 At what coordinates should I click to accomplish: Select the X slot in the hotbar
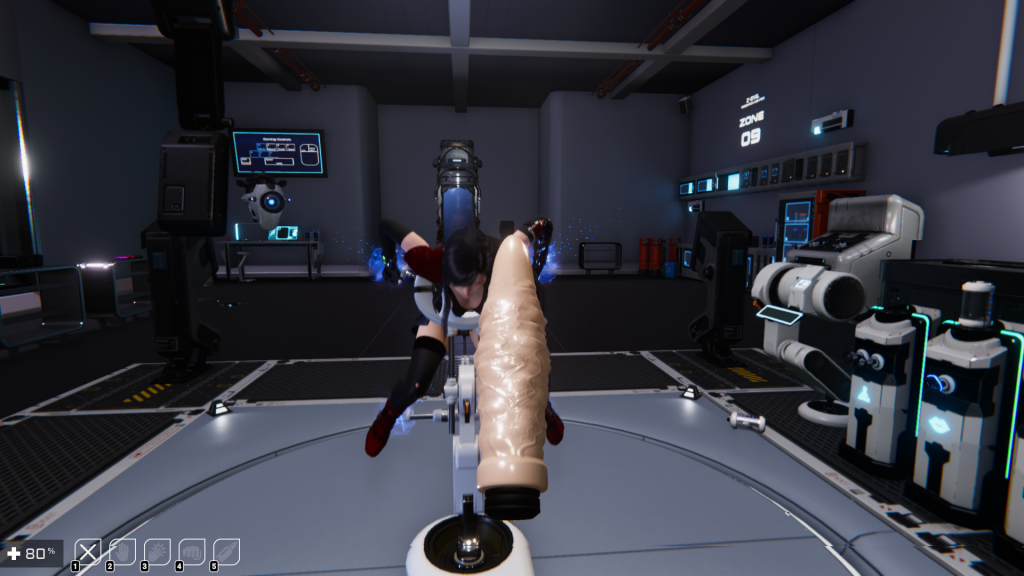(89, 551)
